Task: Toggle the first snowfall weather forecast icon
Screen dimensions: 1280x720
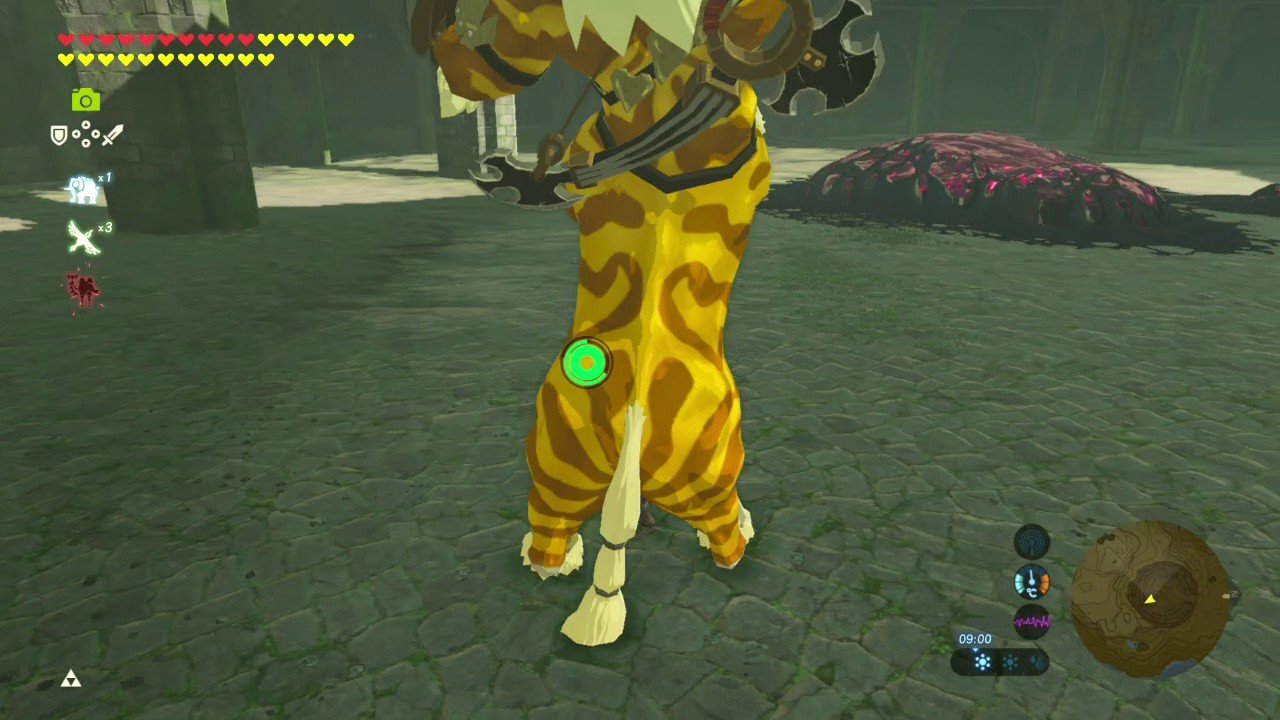Action: 983,661
